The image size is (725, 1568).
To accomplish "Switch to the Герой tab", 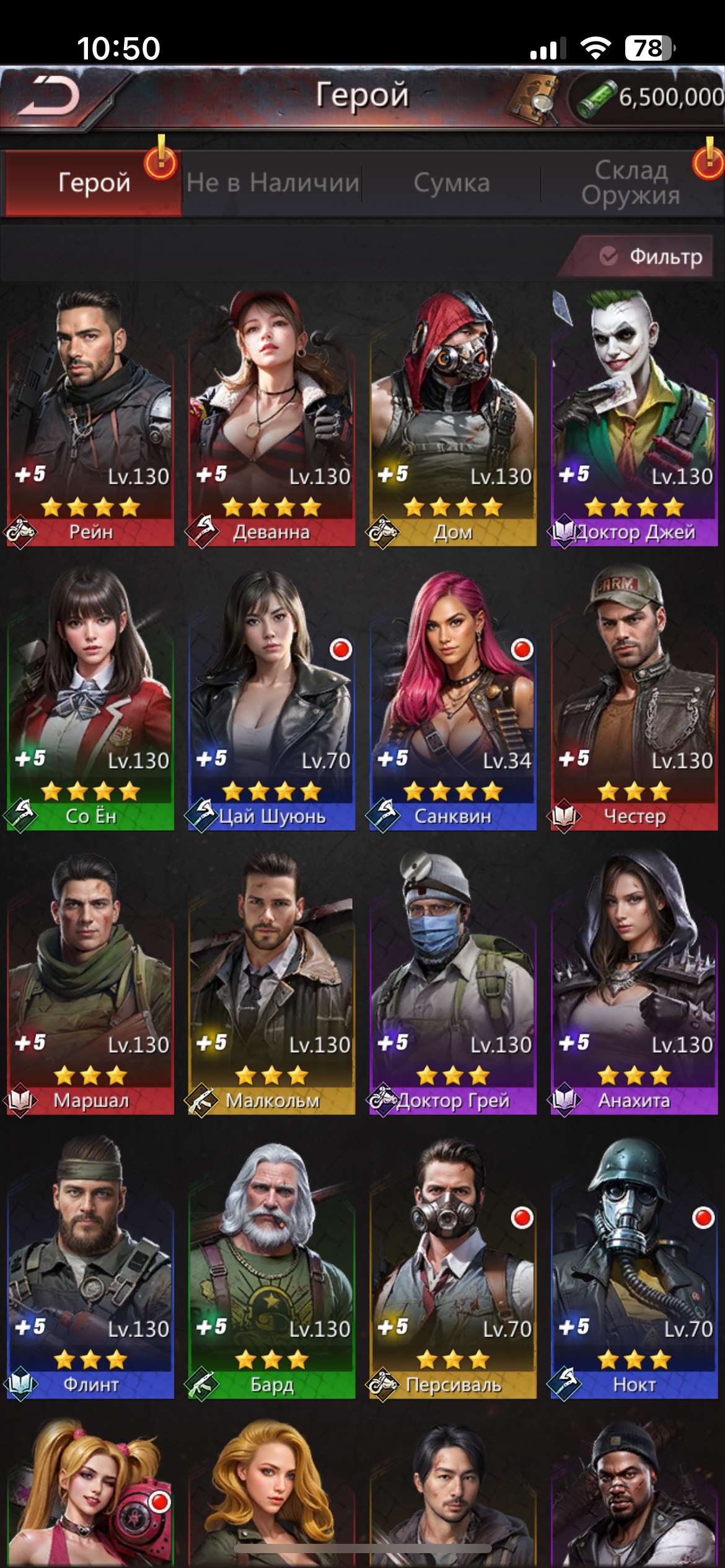I will [x=94, y=183].
